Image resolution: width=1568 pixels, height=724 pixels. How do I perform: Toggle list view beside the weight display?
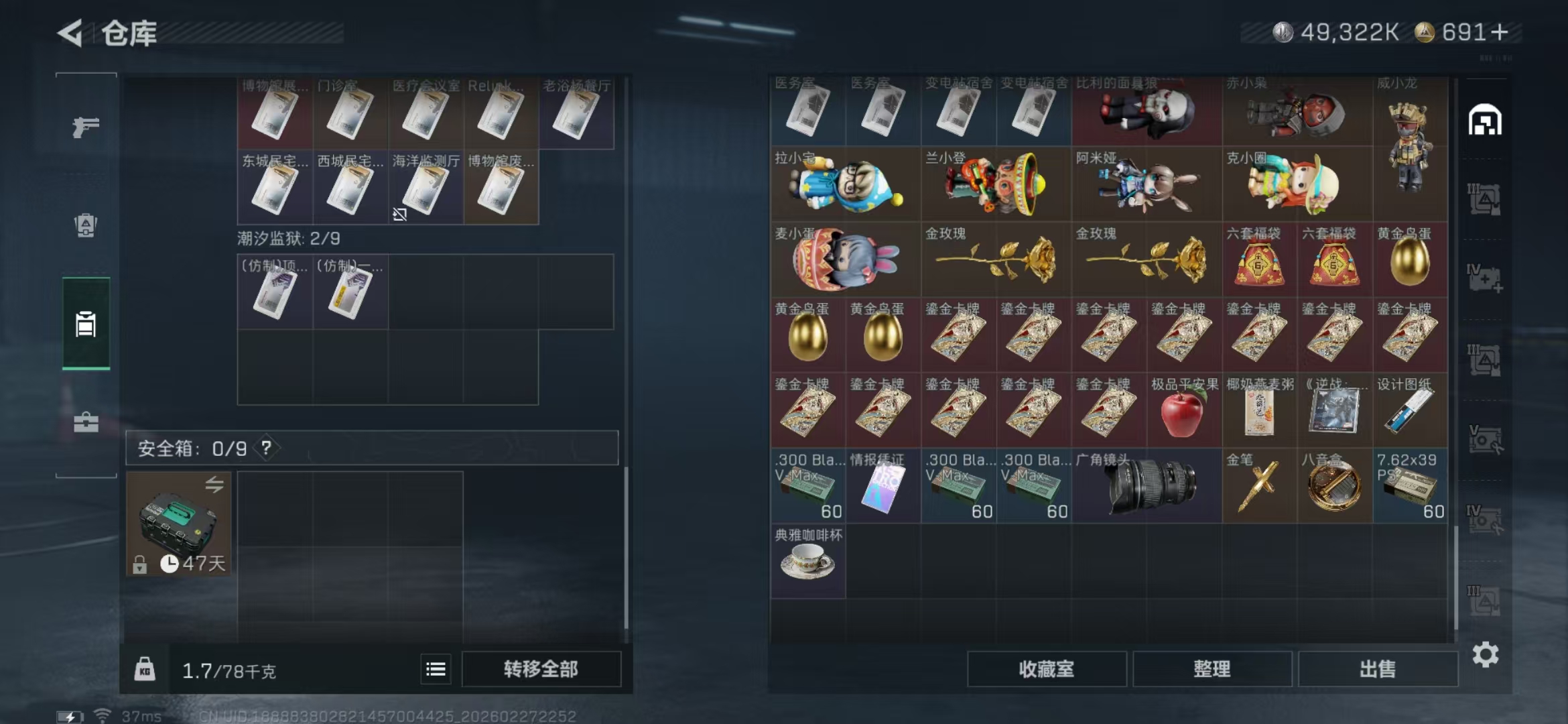coord(436,668)
